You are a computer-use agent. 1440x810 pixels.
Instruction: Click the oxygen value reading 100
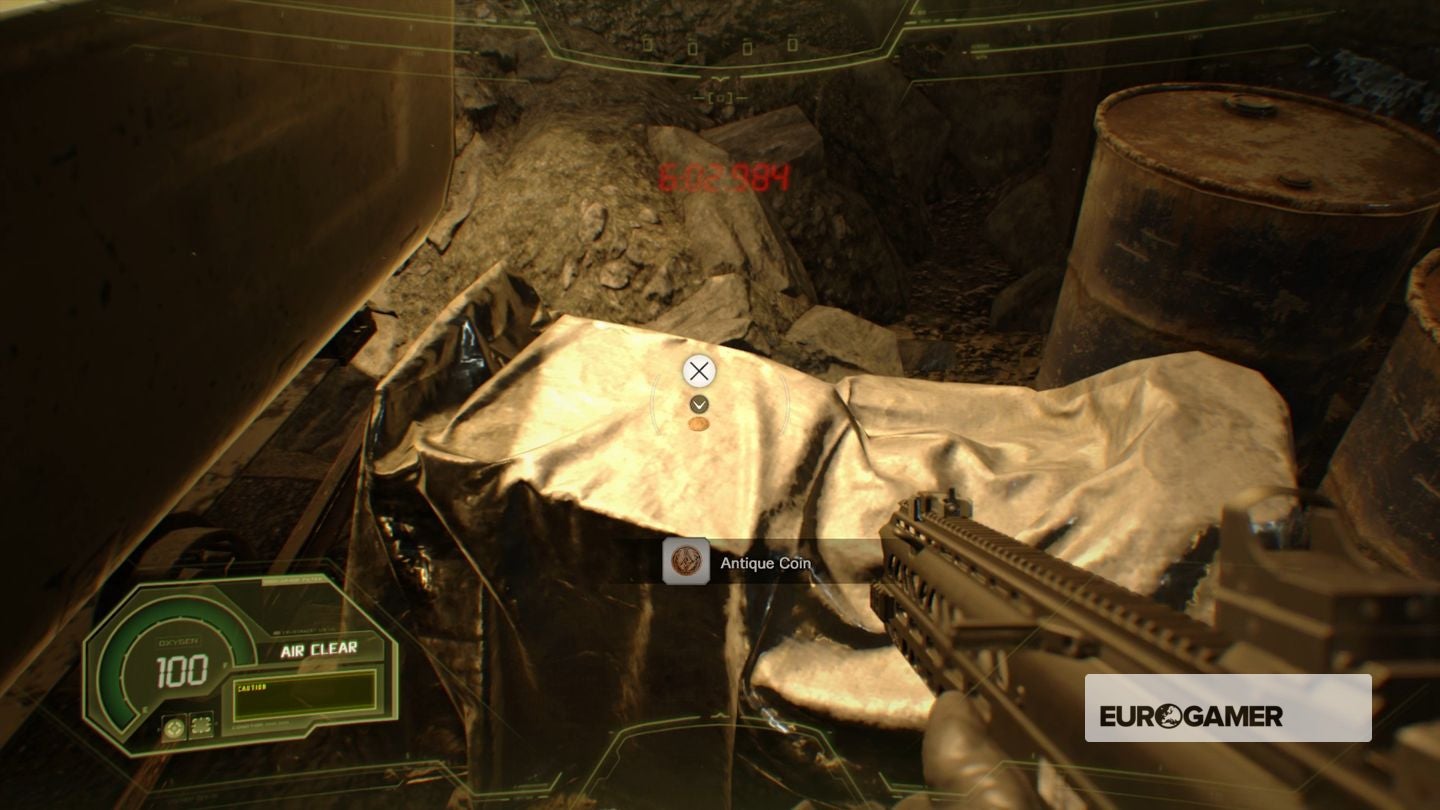[x=182, y=669]
